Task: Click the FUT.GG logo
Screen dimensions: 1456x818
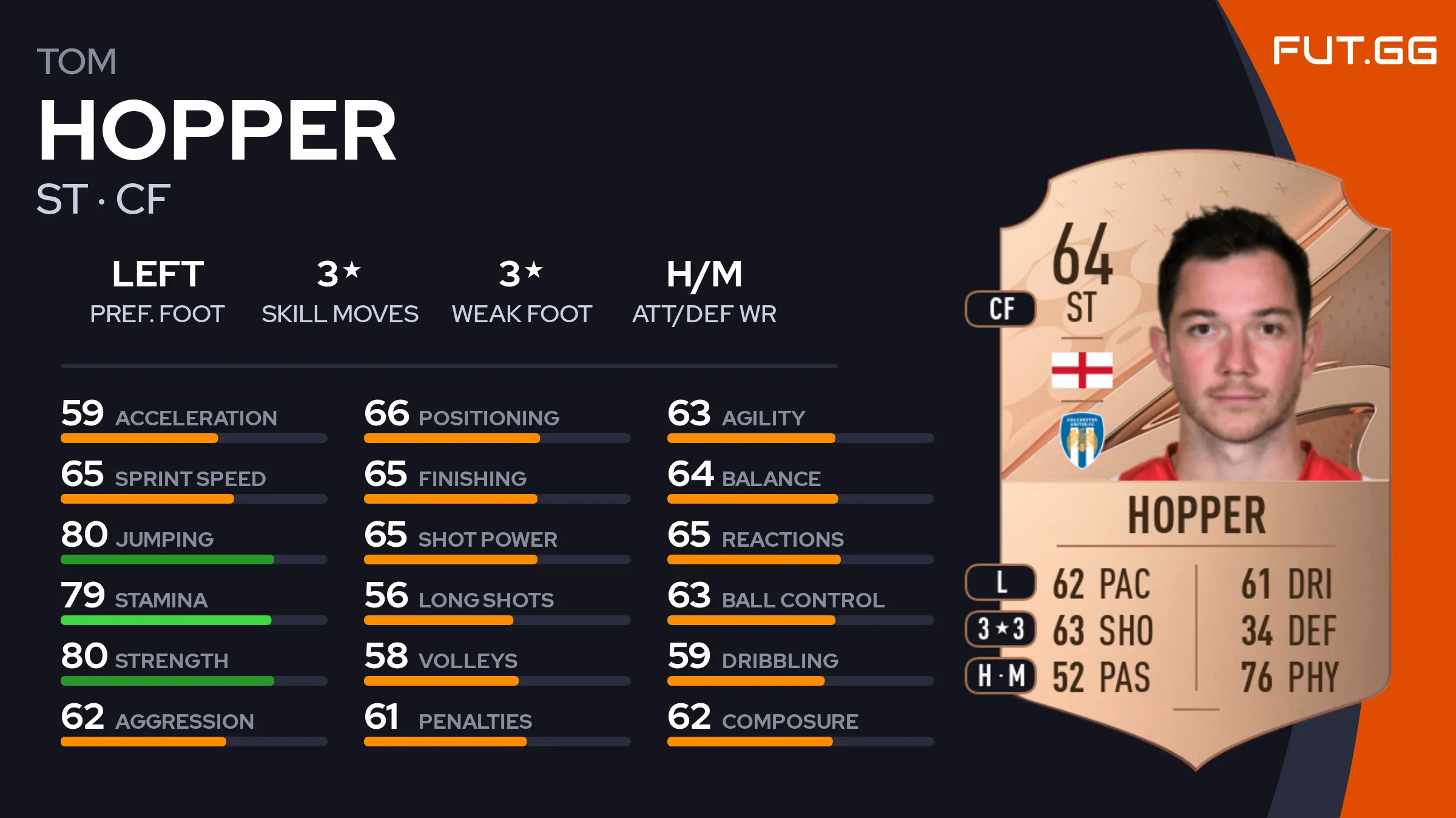Action: coord(1354,50)
